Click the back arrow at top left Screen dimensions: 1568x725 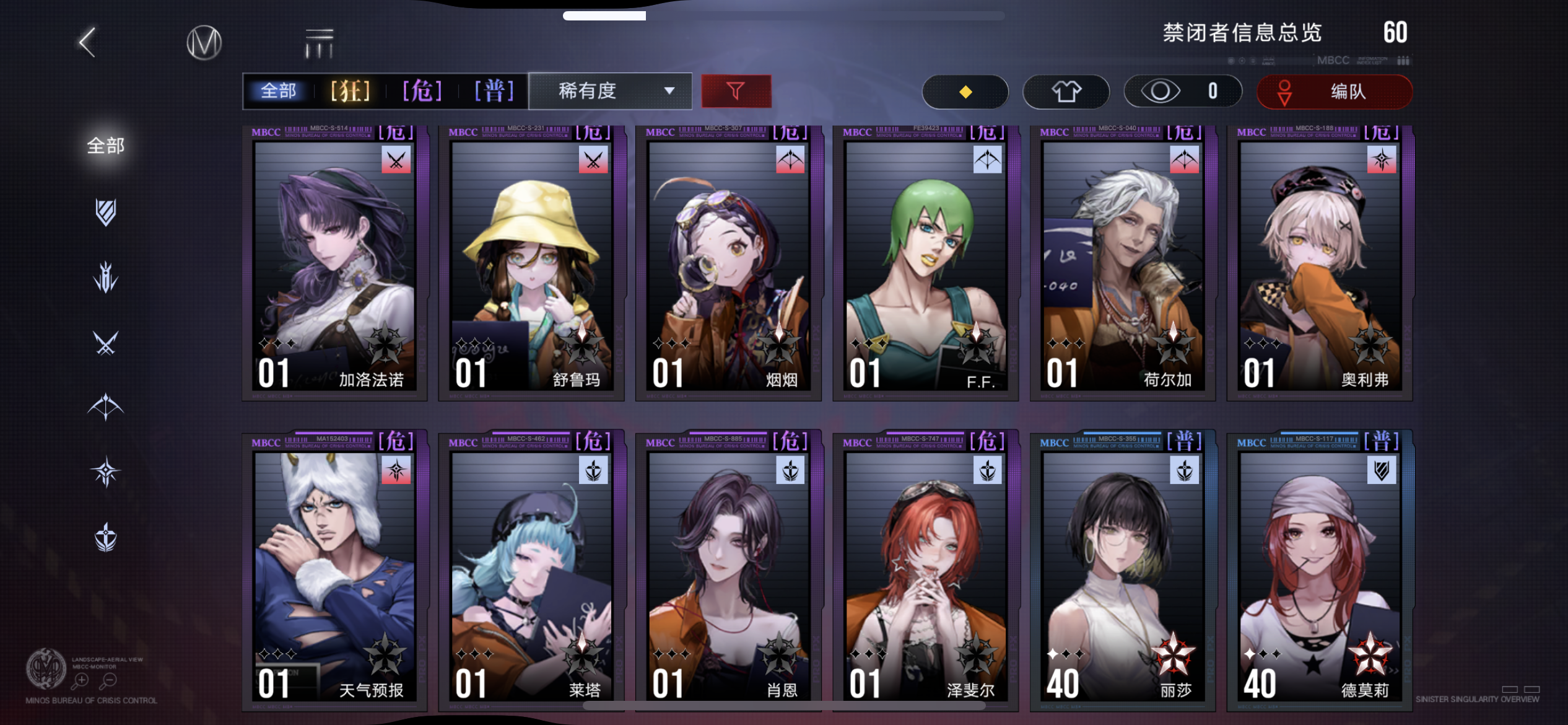point(87,42)
